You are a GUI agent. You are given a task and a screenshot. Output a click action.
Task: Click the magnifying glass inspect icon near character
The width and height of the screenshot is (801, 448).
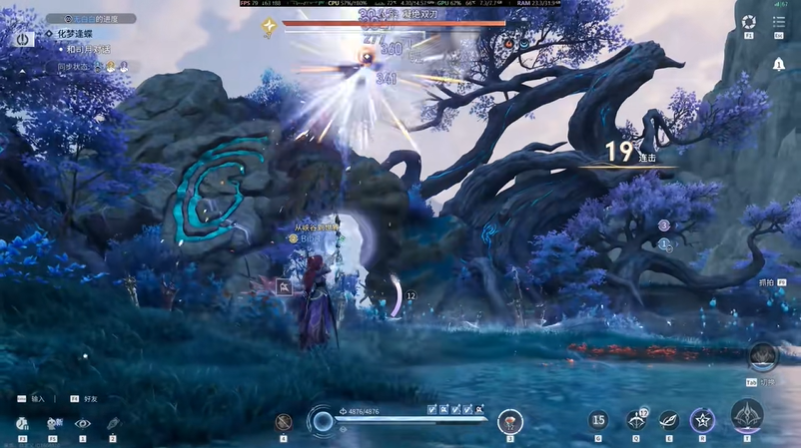coord(284,287)
